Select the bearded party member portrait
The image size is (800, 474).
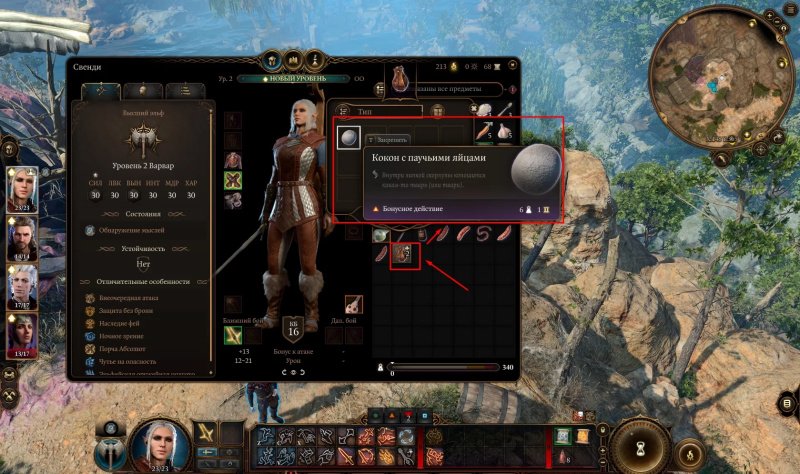21,236
